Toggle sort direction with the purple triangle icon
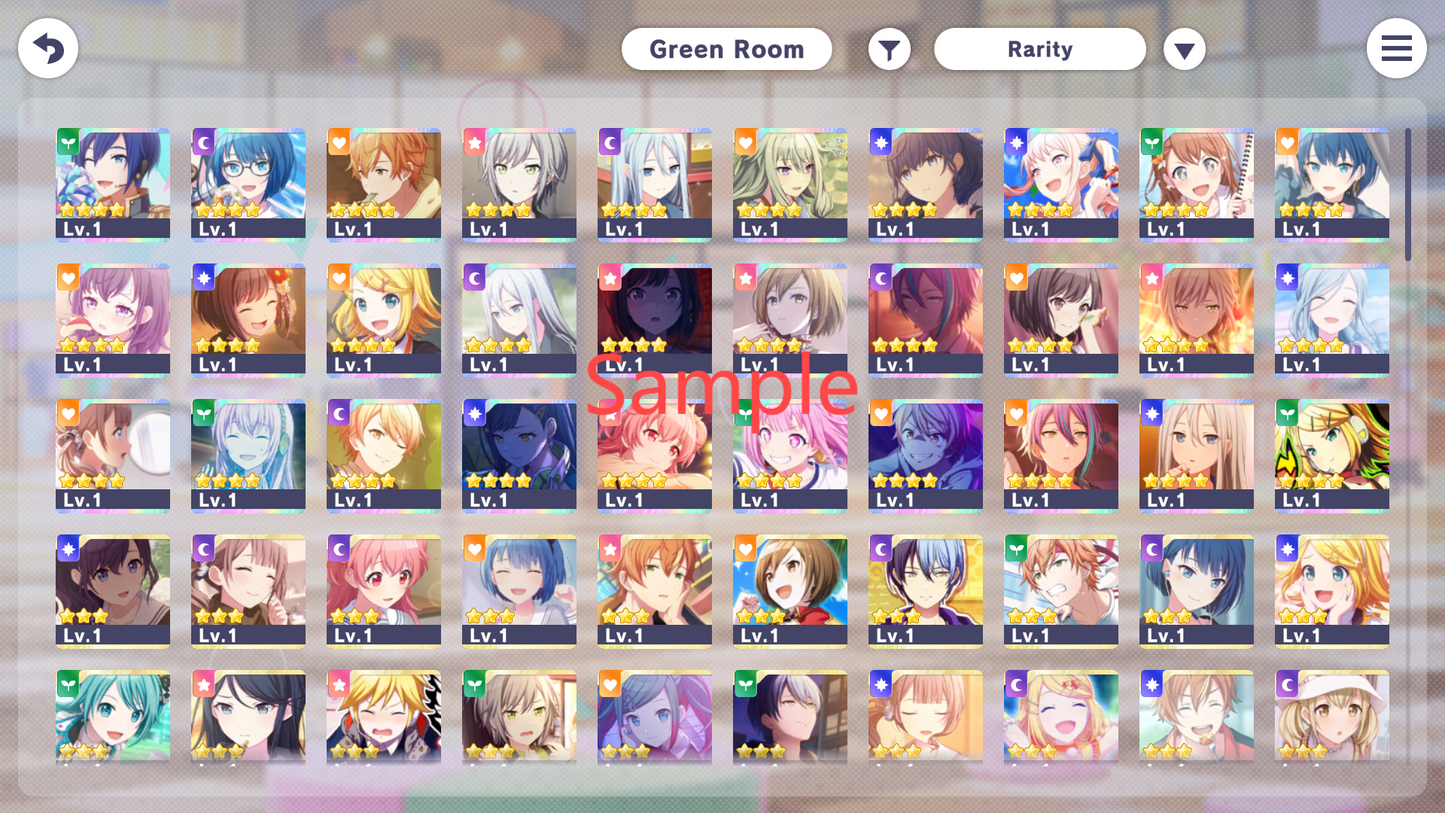1445x813 pixels. tap(1185, 48)
